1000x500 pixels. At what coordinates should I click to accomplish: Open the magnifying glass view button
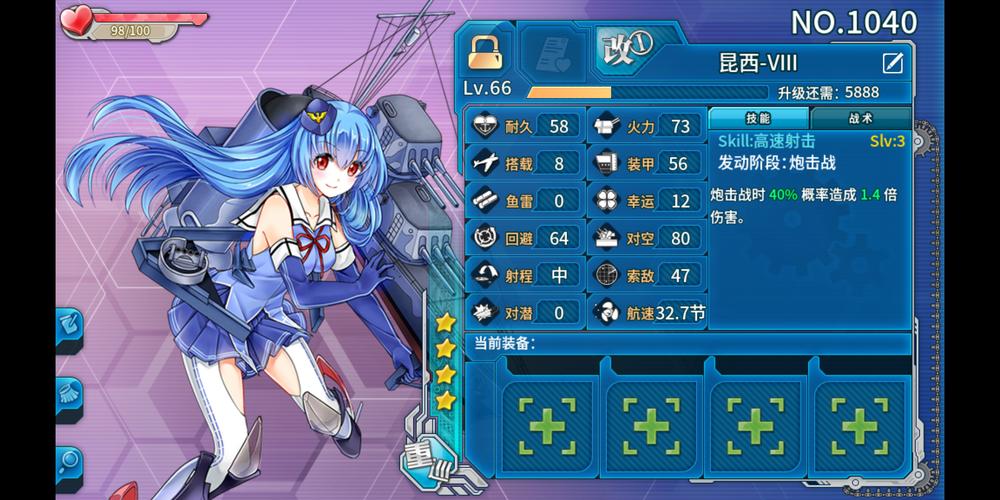pos(69,461)
